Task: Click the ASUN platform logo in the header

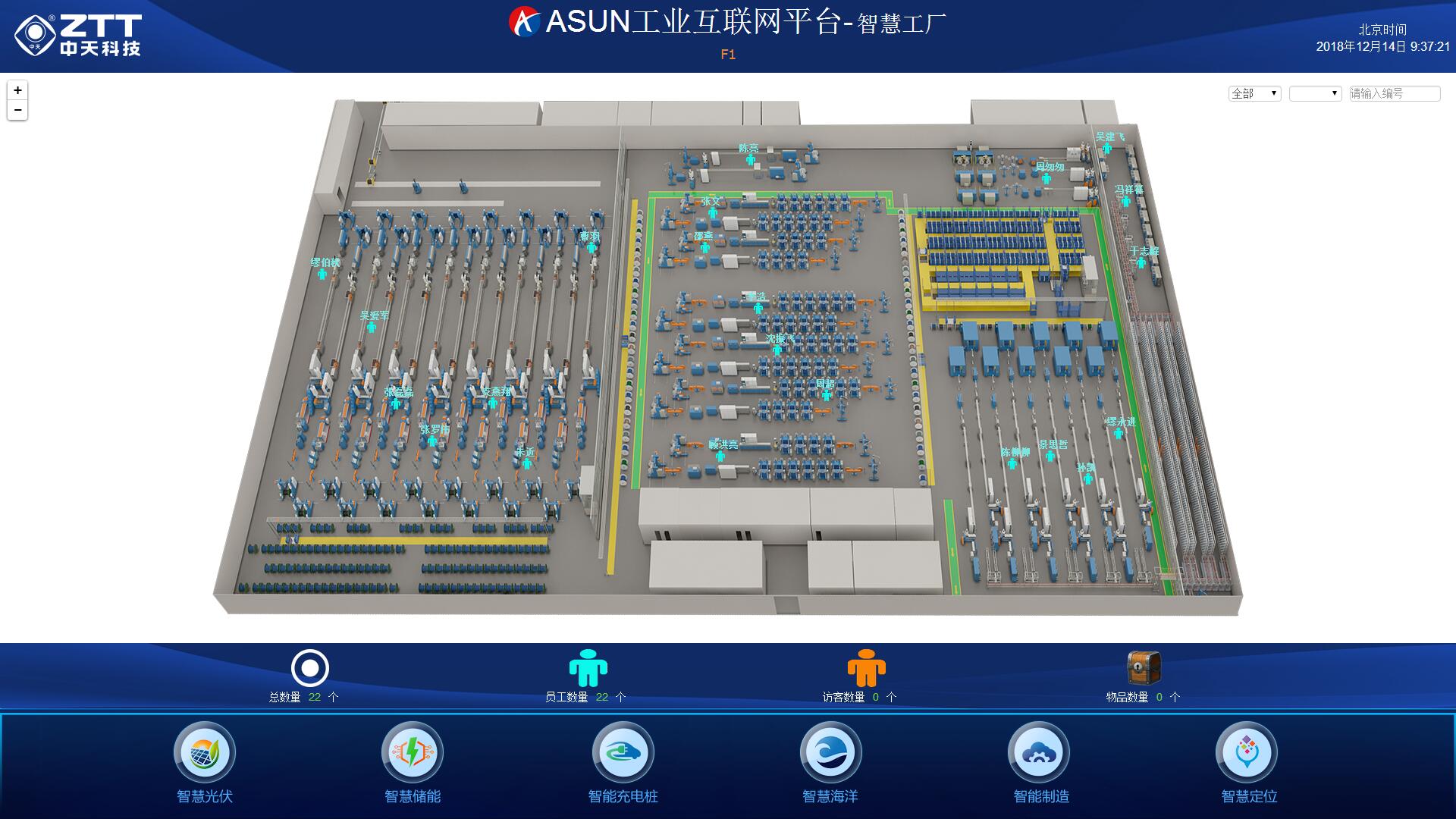Action: [522, 20]
